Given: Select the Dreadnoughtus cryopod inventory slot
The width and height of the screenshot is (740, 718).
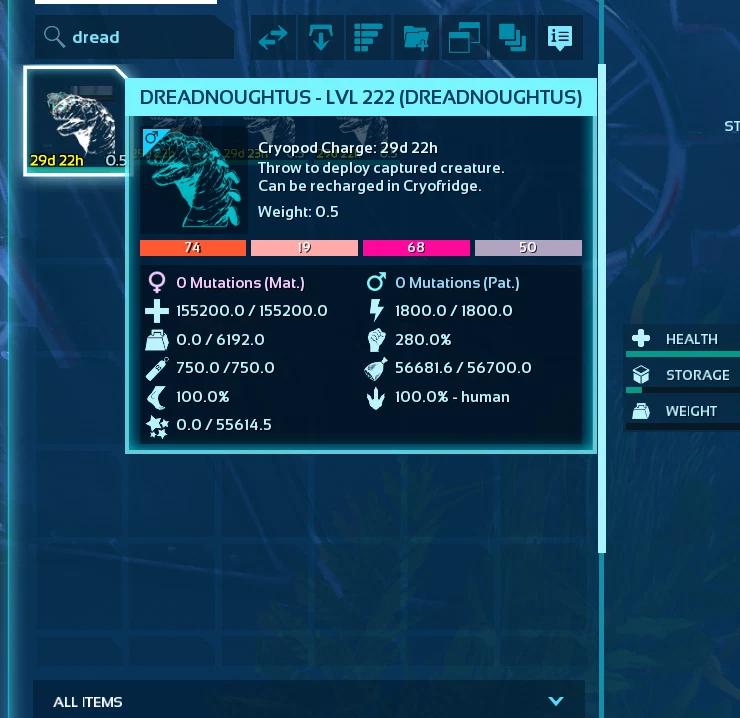Looking at the screenshot, I should (77, 121).
